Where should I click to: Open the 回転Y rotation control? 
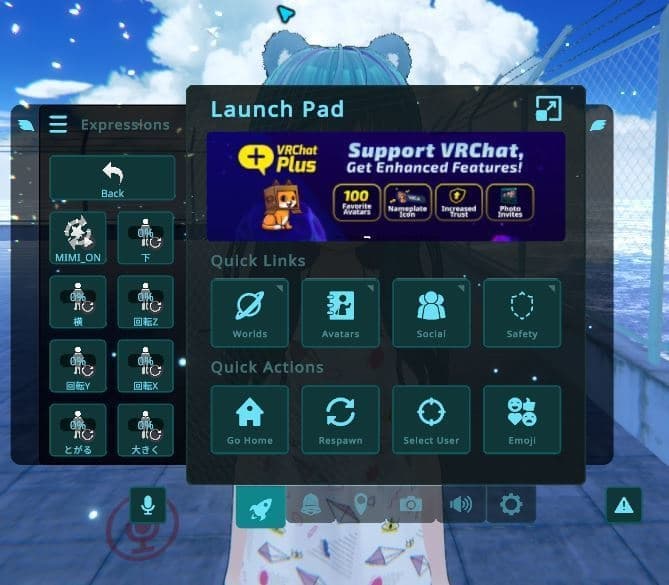tap(78, 365)
